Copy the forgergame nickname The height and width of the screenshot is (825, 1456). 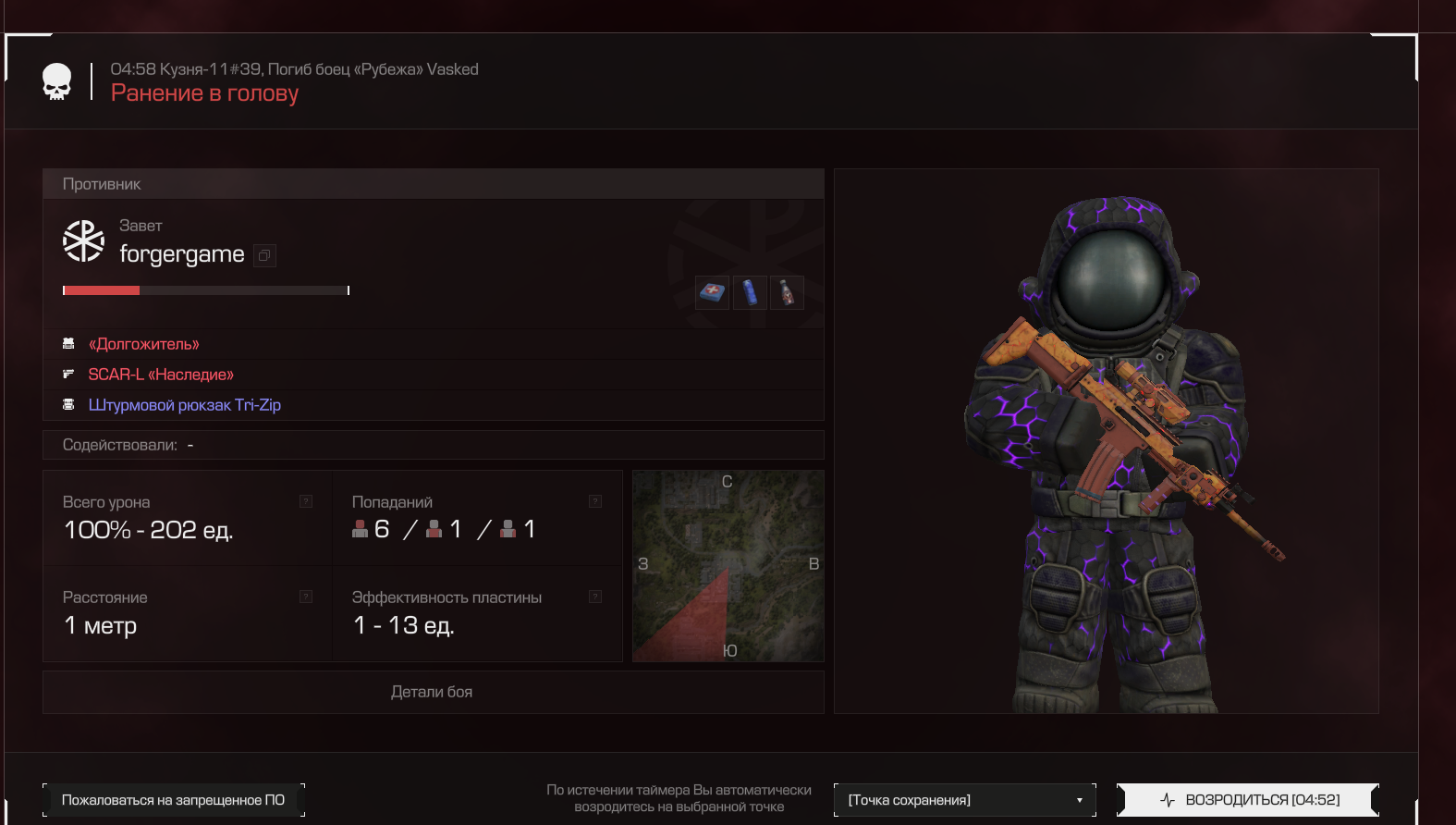tap(265, 255)
